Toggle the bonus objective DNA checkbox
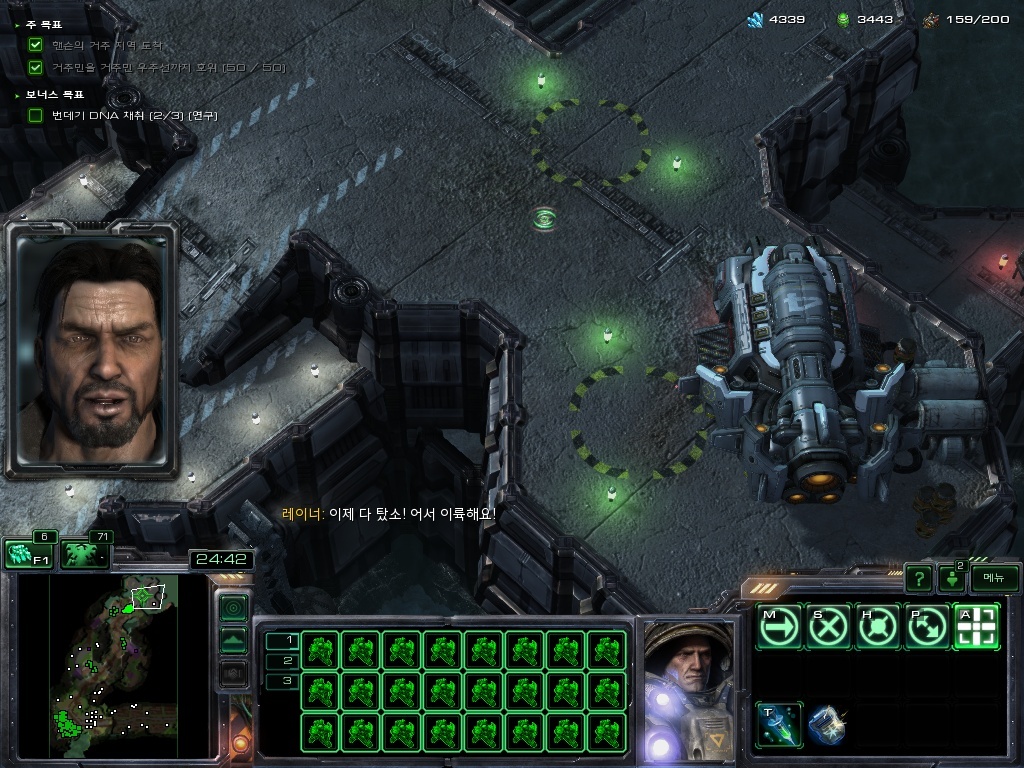1024x768 pixels. [36, 115]
